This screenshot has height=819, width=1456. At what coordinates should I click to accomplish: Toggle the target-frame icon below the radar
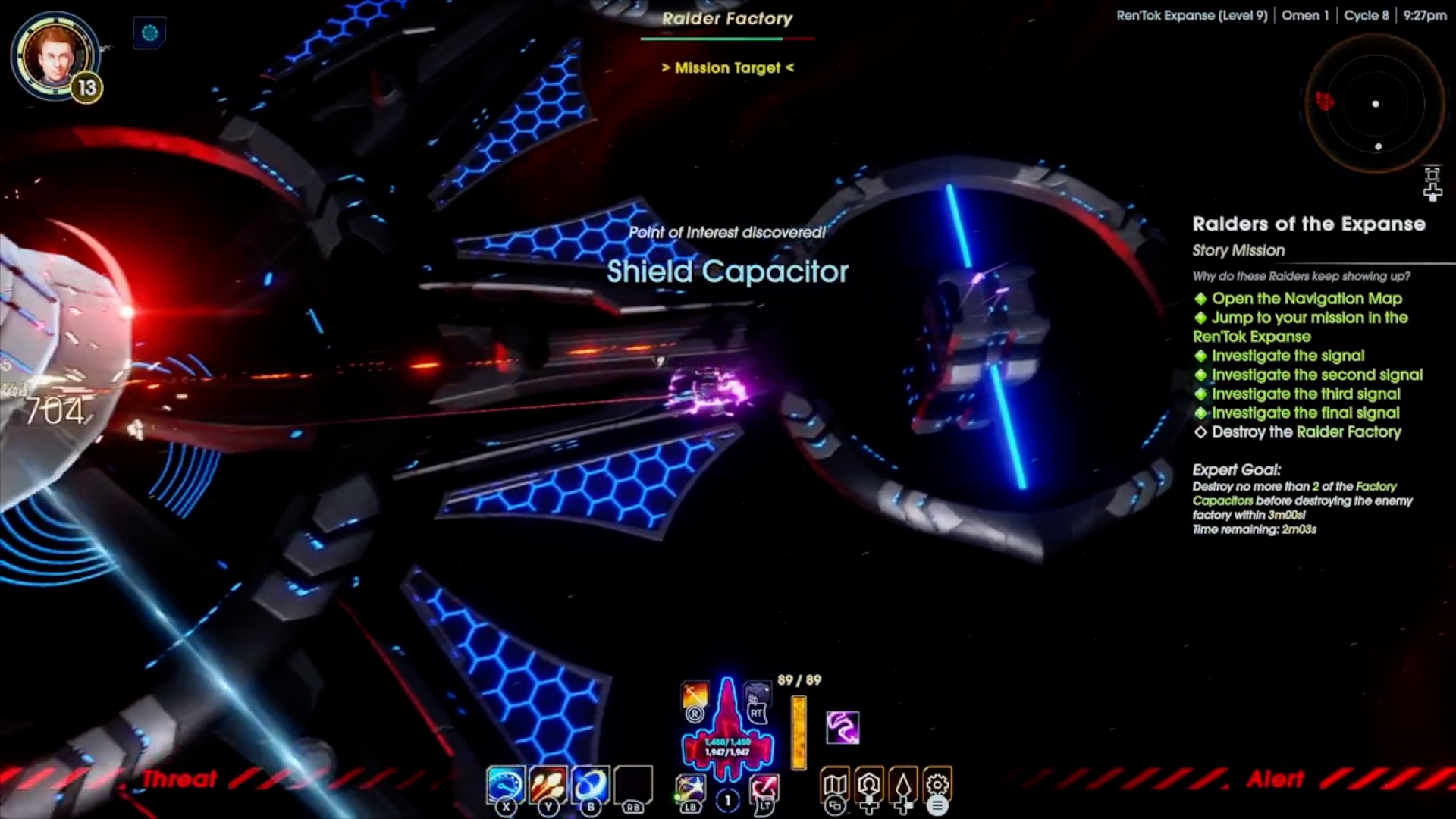[x=1432, y=175]
